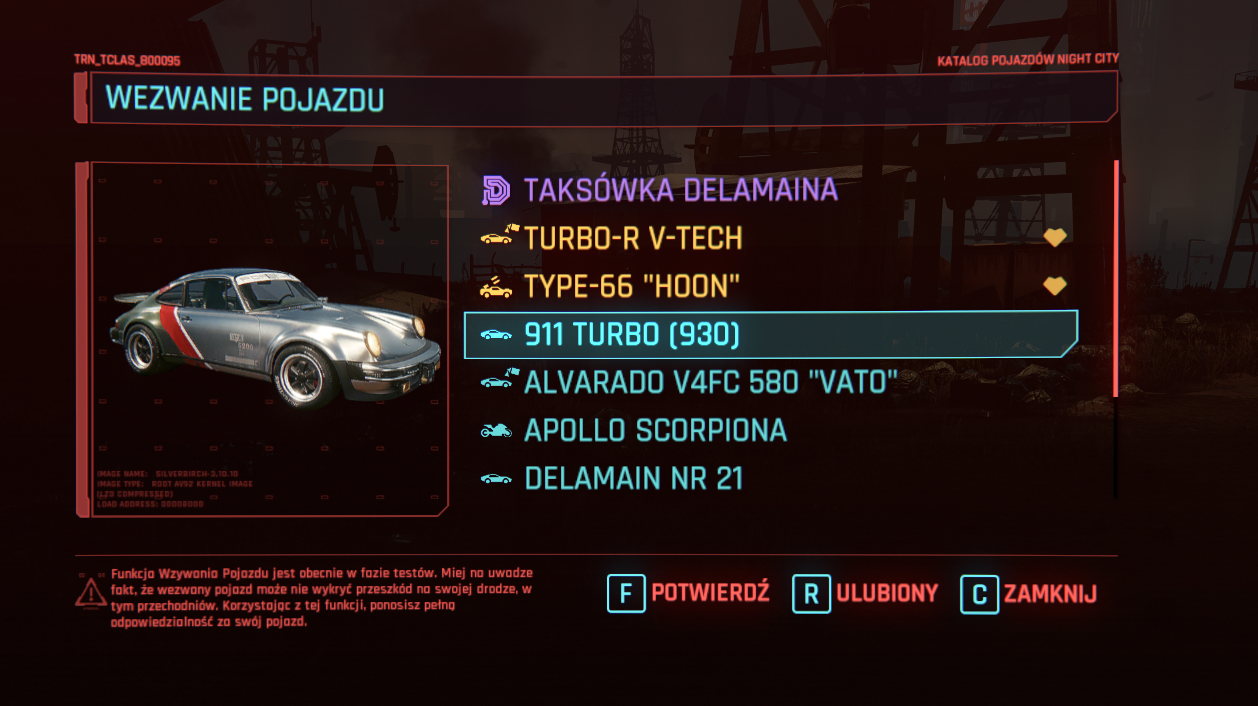Click the Potwierdź confirm button
The width and height of the screenshot is (1258, 706).
pyautogui.click(x=688, y=593)
